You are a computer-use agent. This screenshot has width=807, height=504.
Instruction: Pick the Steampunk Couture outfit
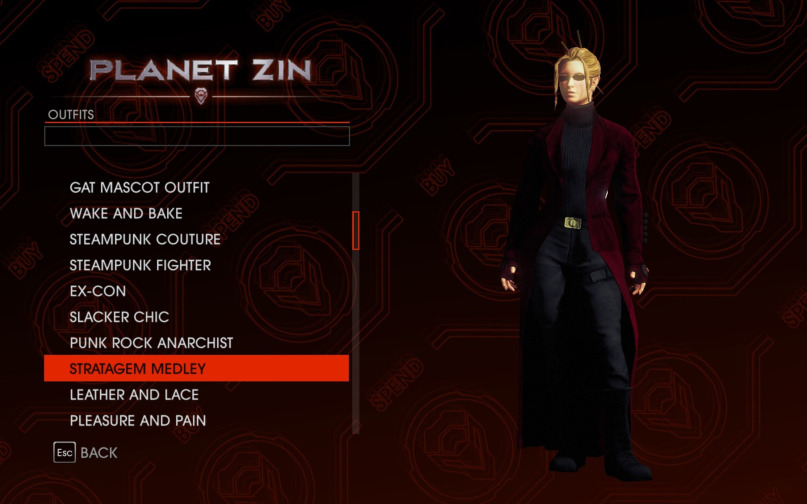pos(145,239)
